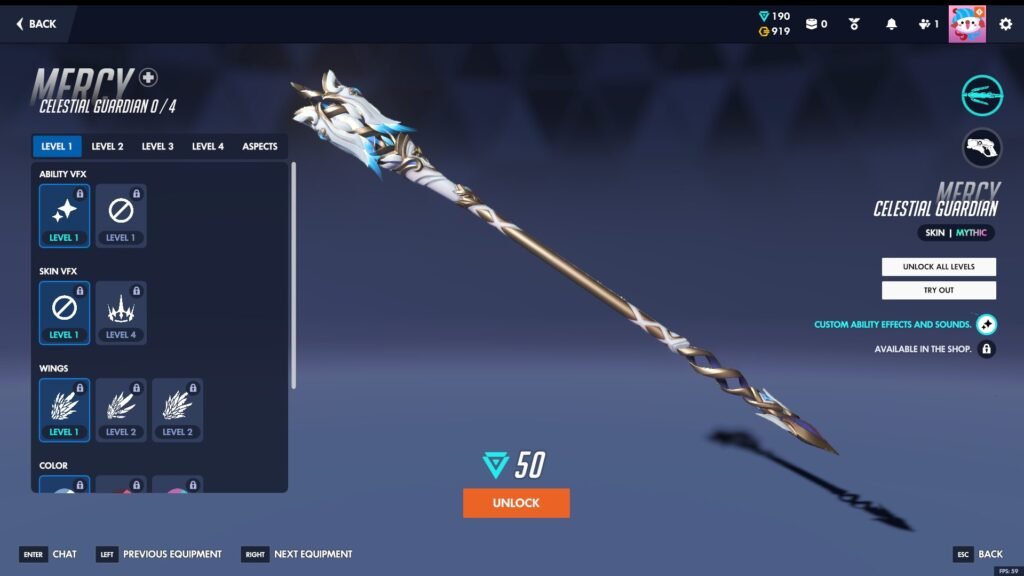Select the Level 1 Wings tile
Image resolution: width=1024 pixels, height=576 pixels.
(64, 409)
